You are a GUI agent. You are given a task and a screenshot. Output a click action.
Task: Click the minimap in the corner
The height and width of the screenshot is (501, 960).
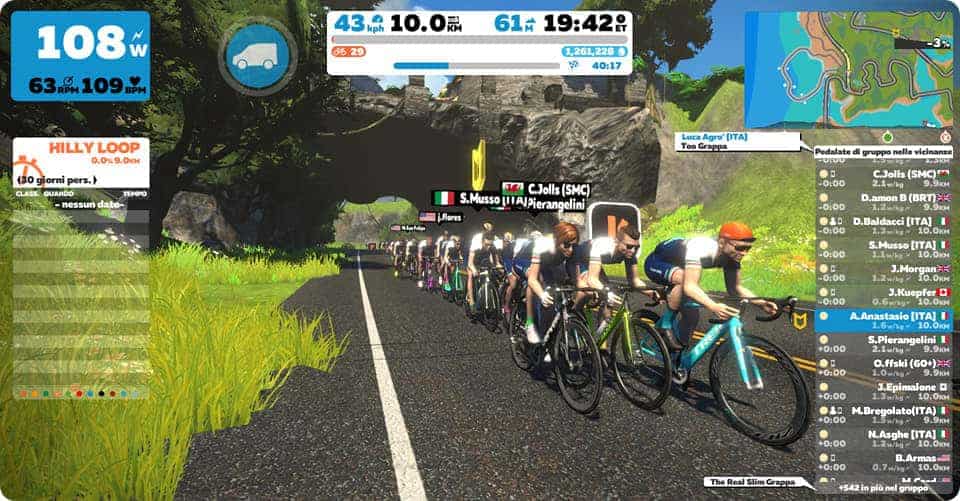(847, 68)
